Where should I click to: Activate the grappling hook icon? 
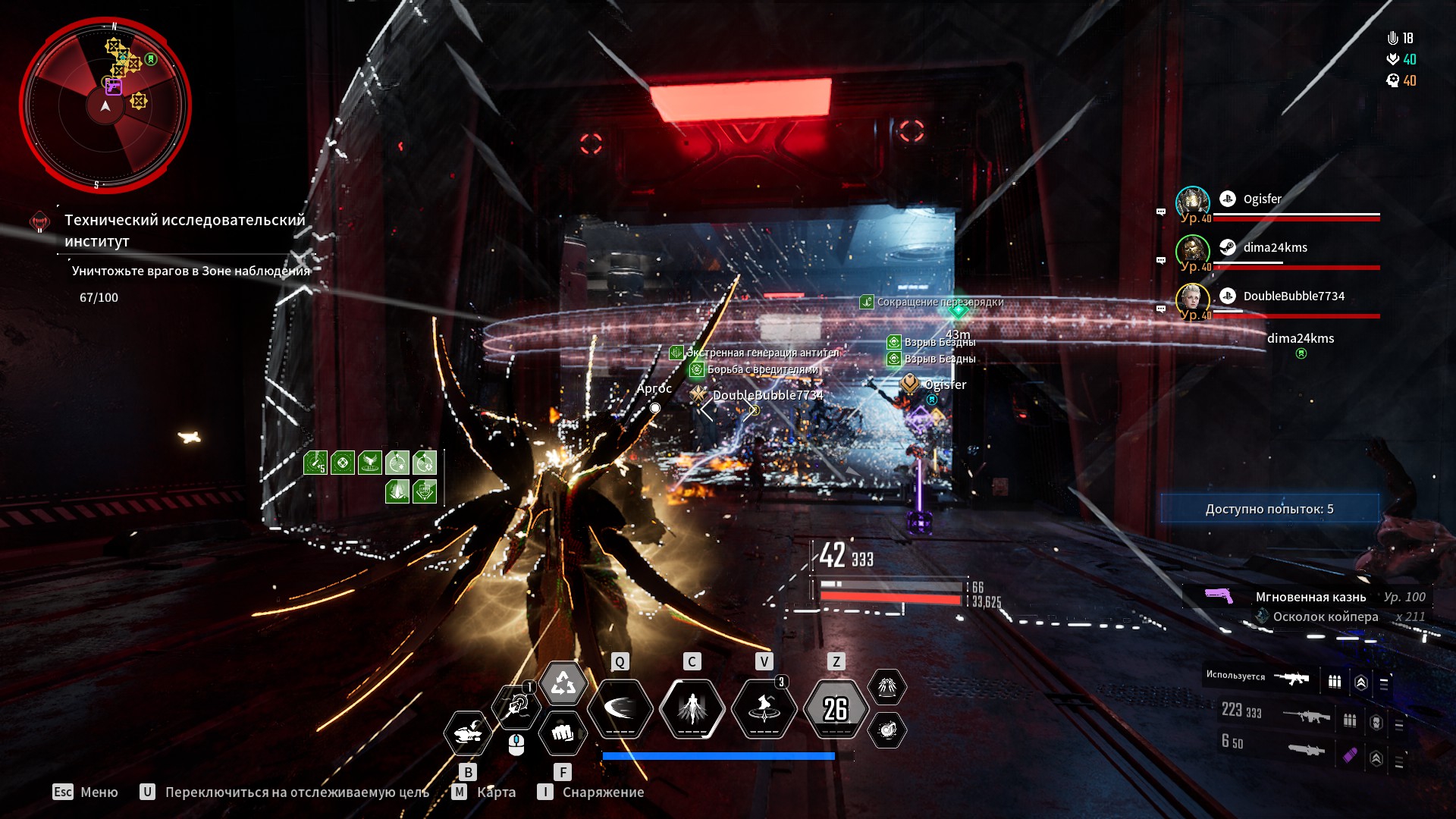[516, 708]
